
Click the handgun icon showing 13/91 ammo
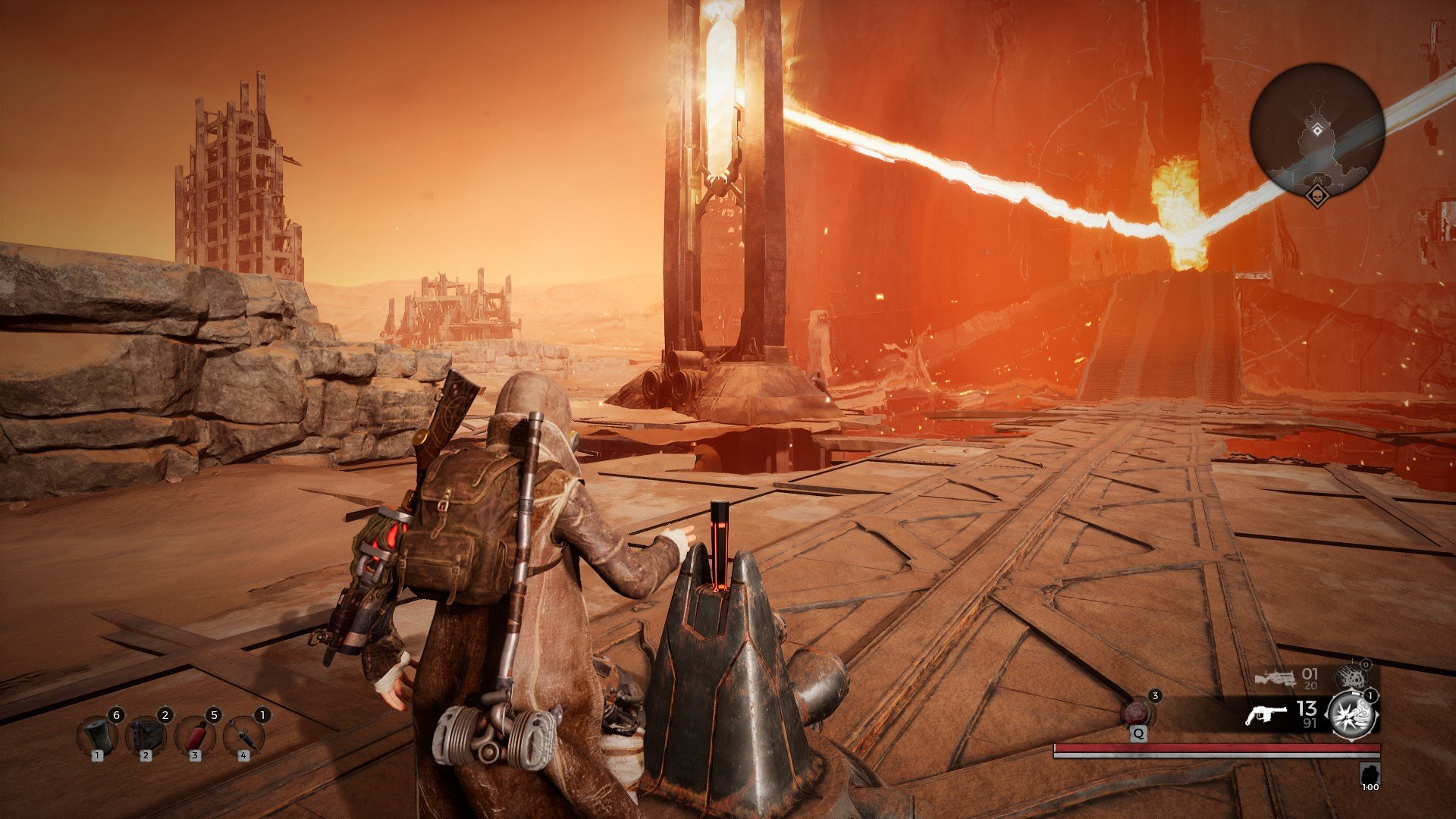pyautogui.click(x=1266, y=714)
